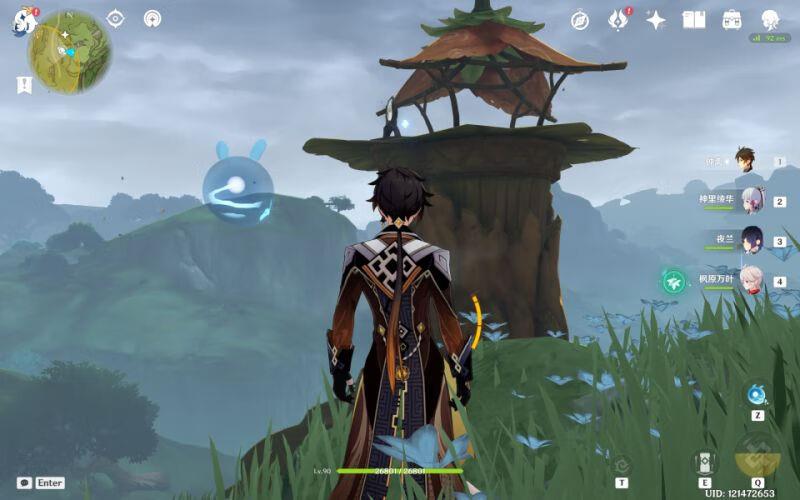
Task: Open the Adventurer Handbook book icon
Action: 694,19
